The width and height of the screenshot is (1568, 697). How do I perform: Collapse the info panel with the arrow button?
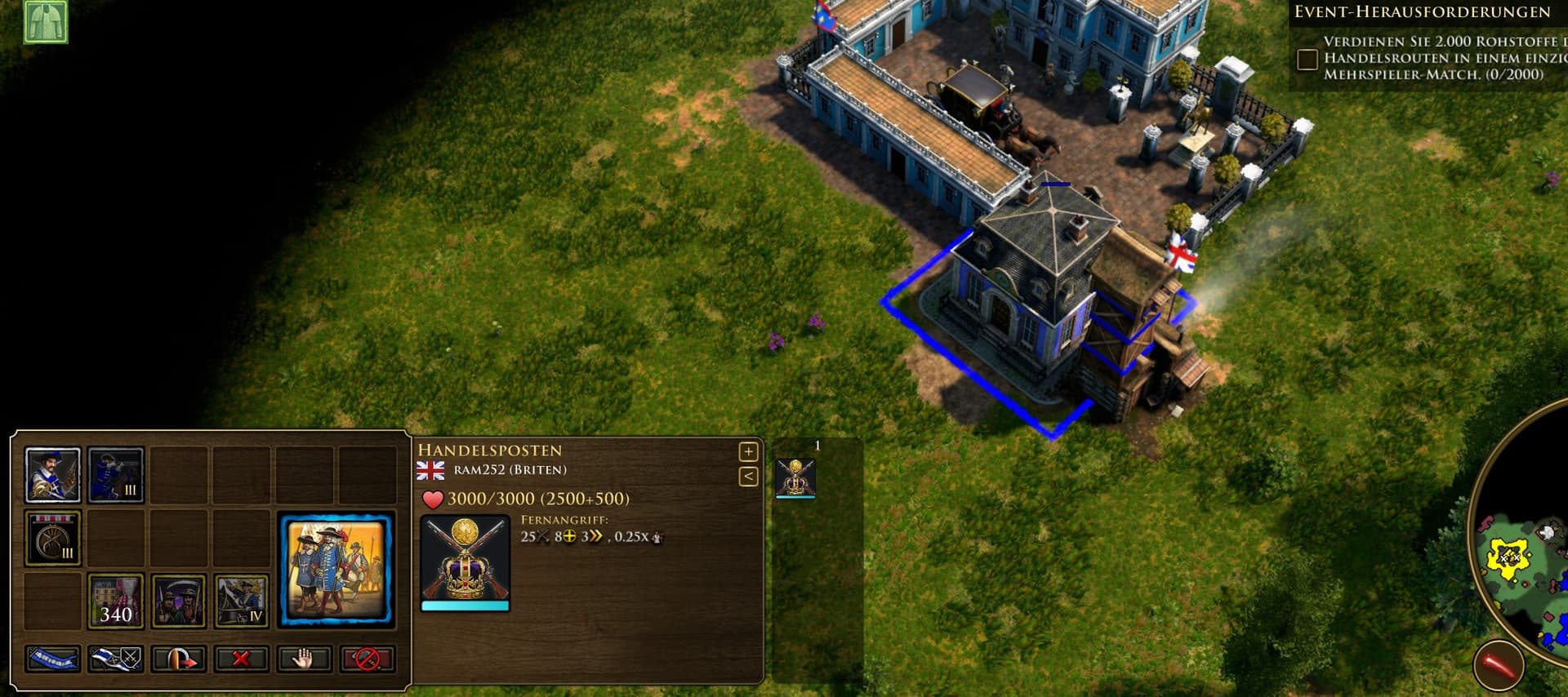pyautogui.click(x=748, y=476)
